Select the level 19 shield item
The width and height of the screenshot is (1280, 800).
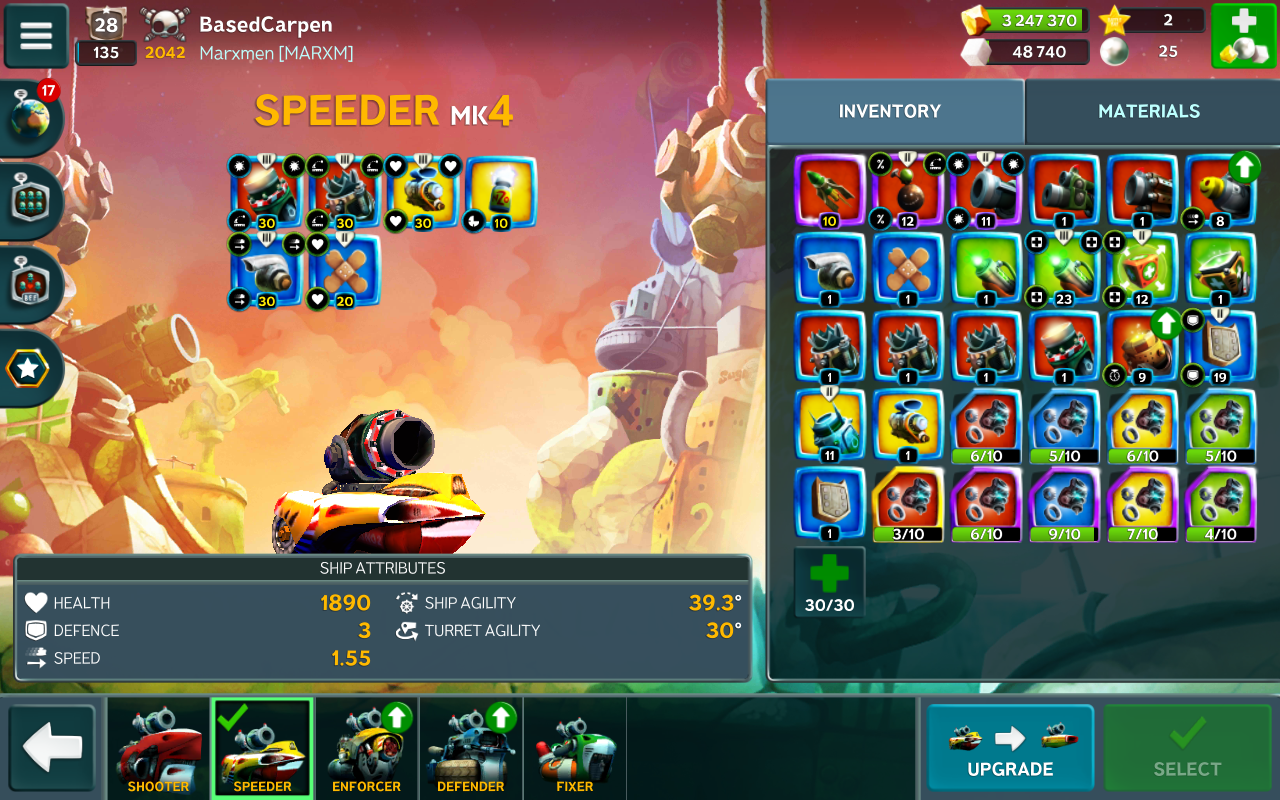[1220, 347]
